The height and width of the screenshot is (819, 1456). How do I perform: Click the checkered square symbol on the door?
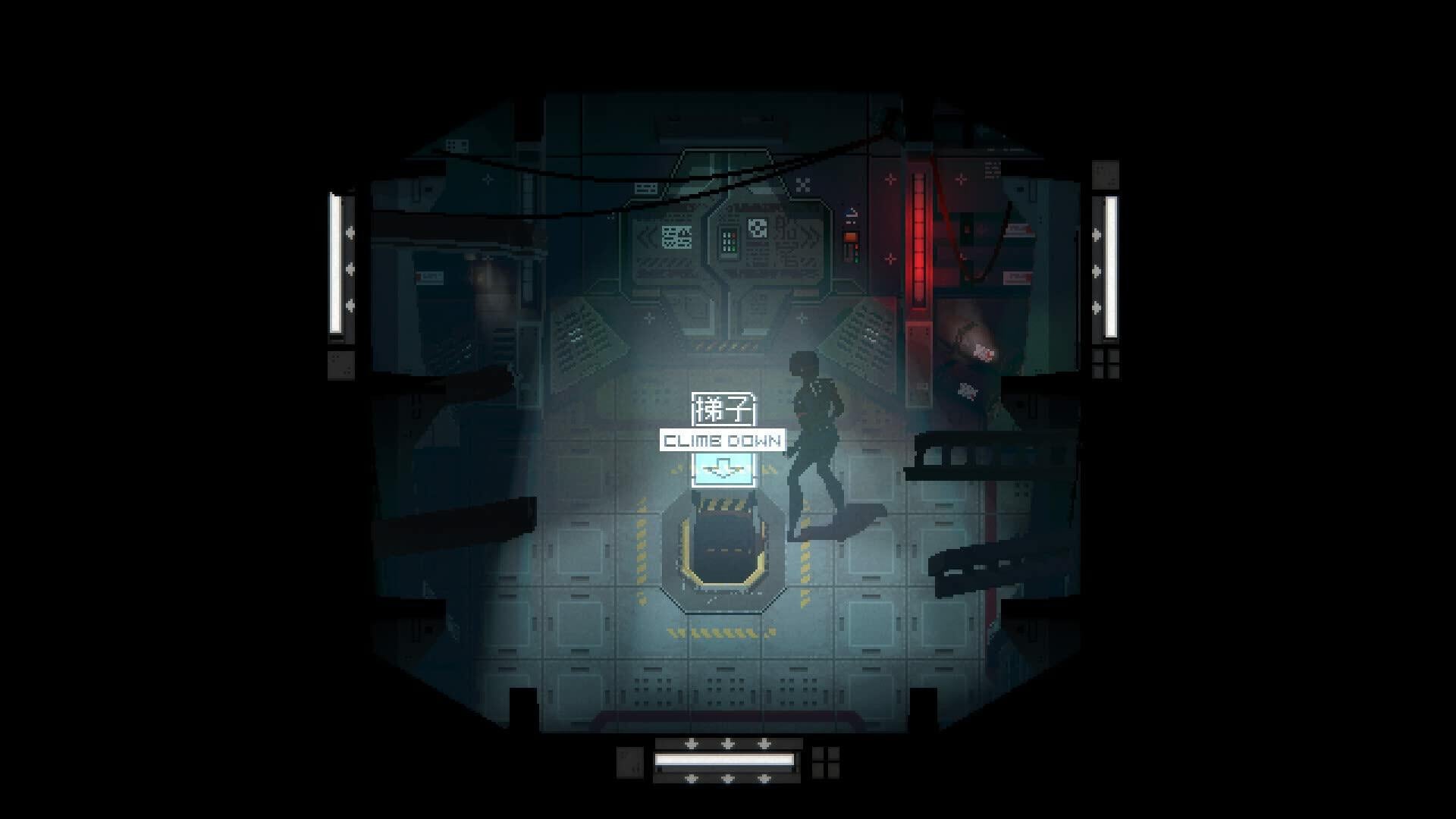758,229
